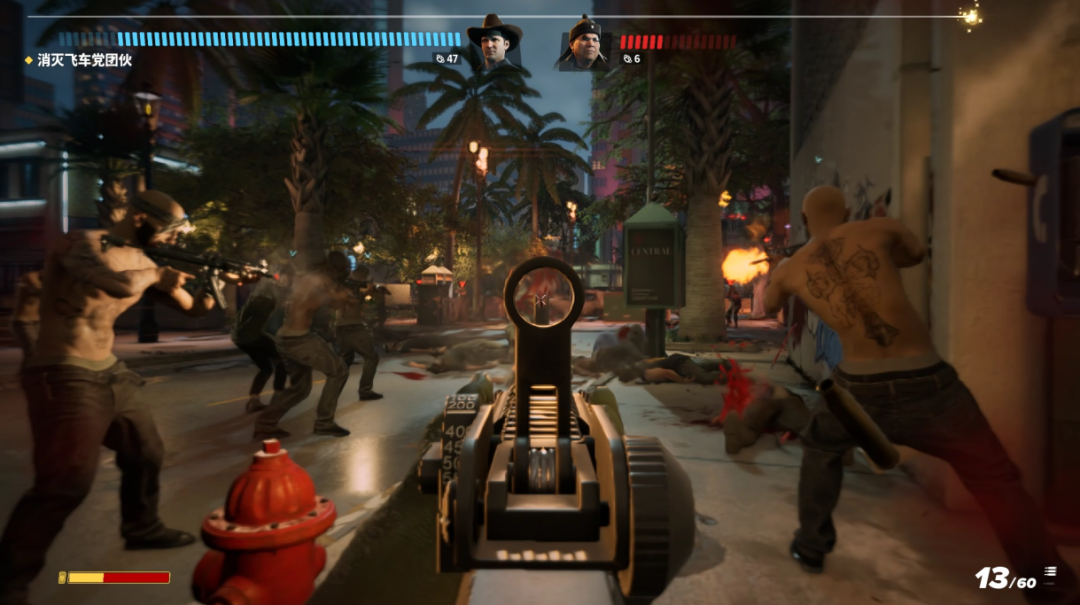1080x605 pixels.
Task: Select the flat cap character portrait
Action: 583,44
